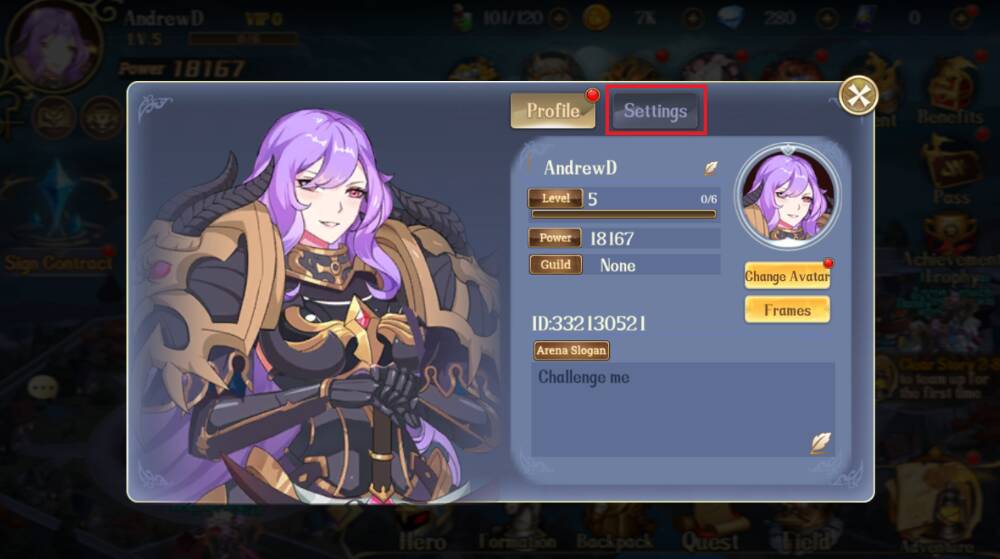
Task: Open the Change Avatar option
Action: pos(787,276)
